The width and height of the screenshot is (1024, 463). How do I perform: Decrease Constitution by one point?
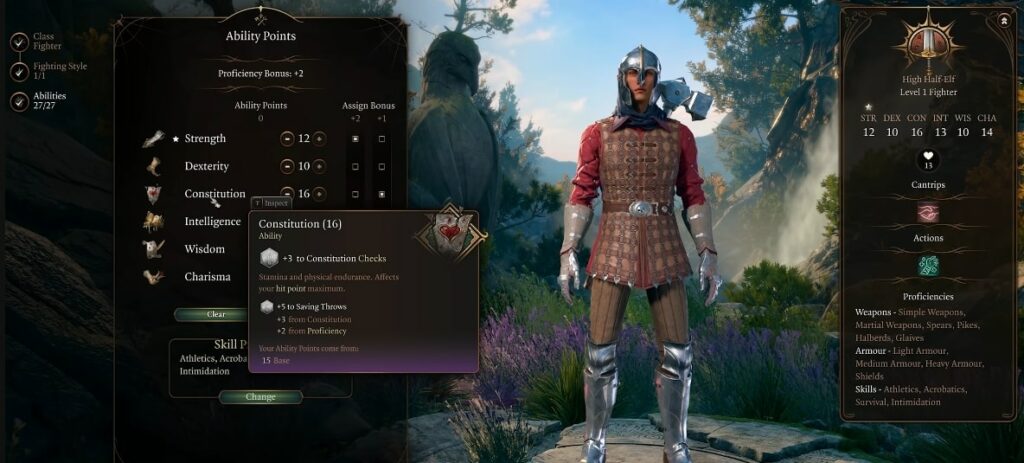[x=287, y=193]
